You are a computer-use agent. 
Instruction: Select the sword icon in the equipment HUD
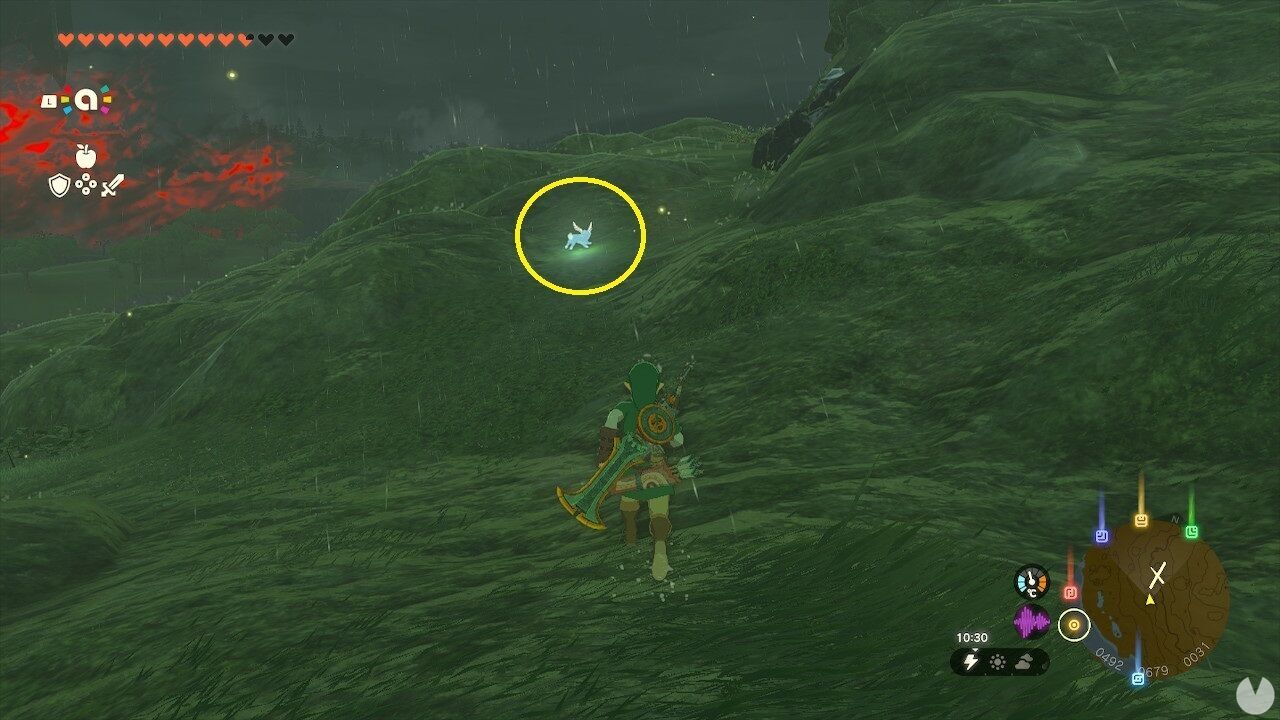click(112, 185)
